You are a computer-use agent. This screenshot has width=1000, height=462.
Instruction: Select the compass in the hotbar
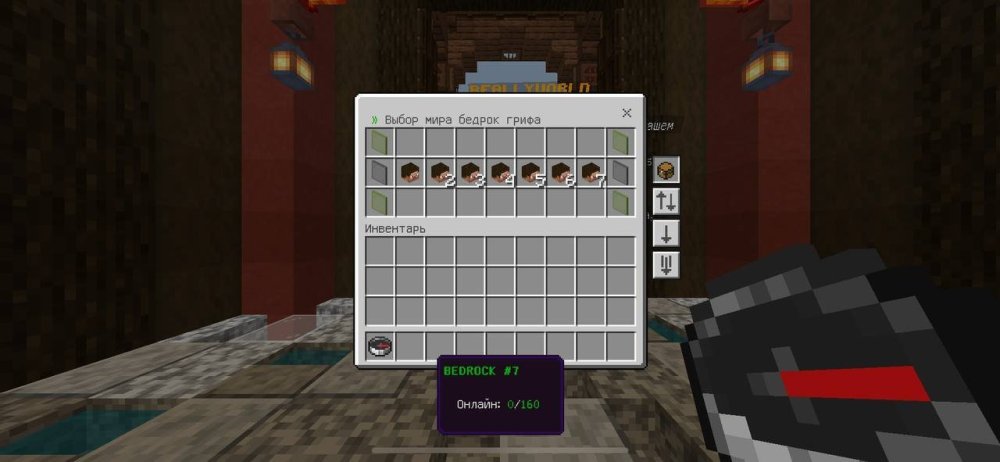coord(380,346)
